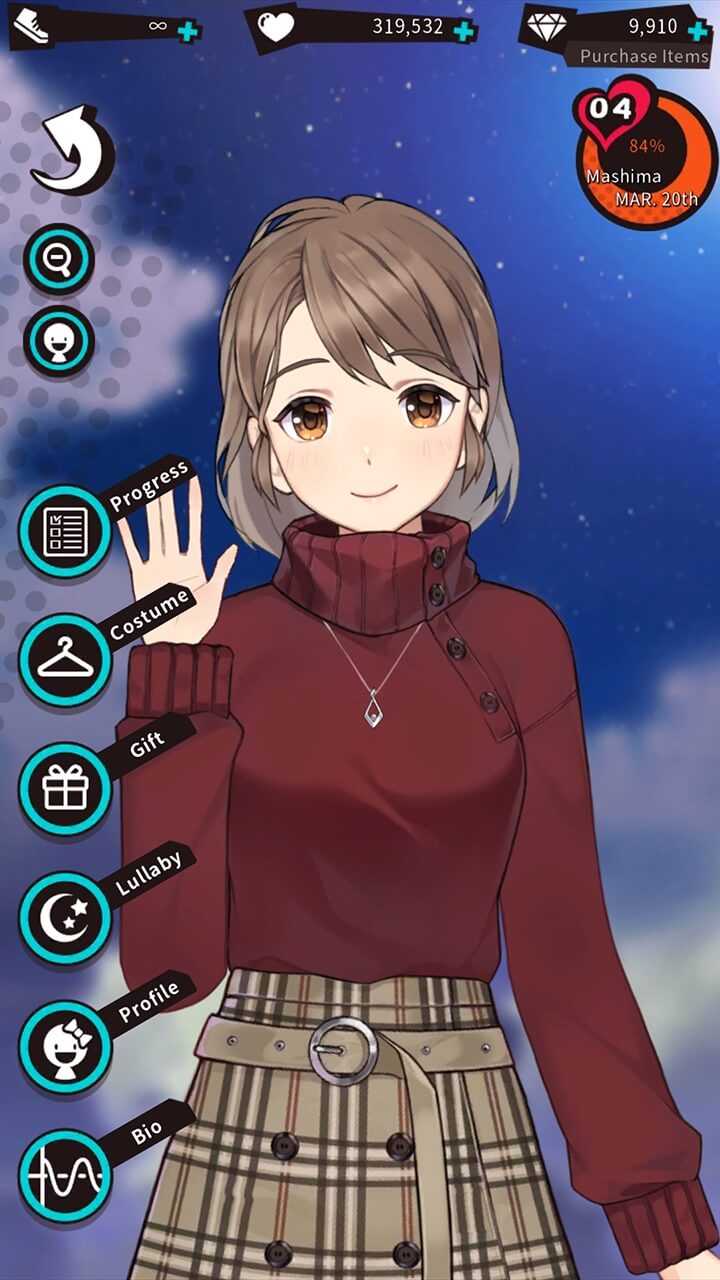Choose the Gift option
The height and width of the screenshot is (1280, 720).
65,788
